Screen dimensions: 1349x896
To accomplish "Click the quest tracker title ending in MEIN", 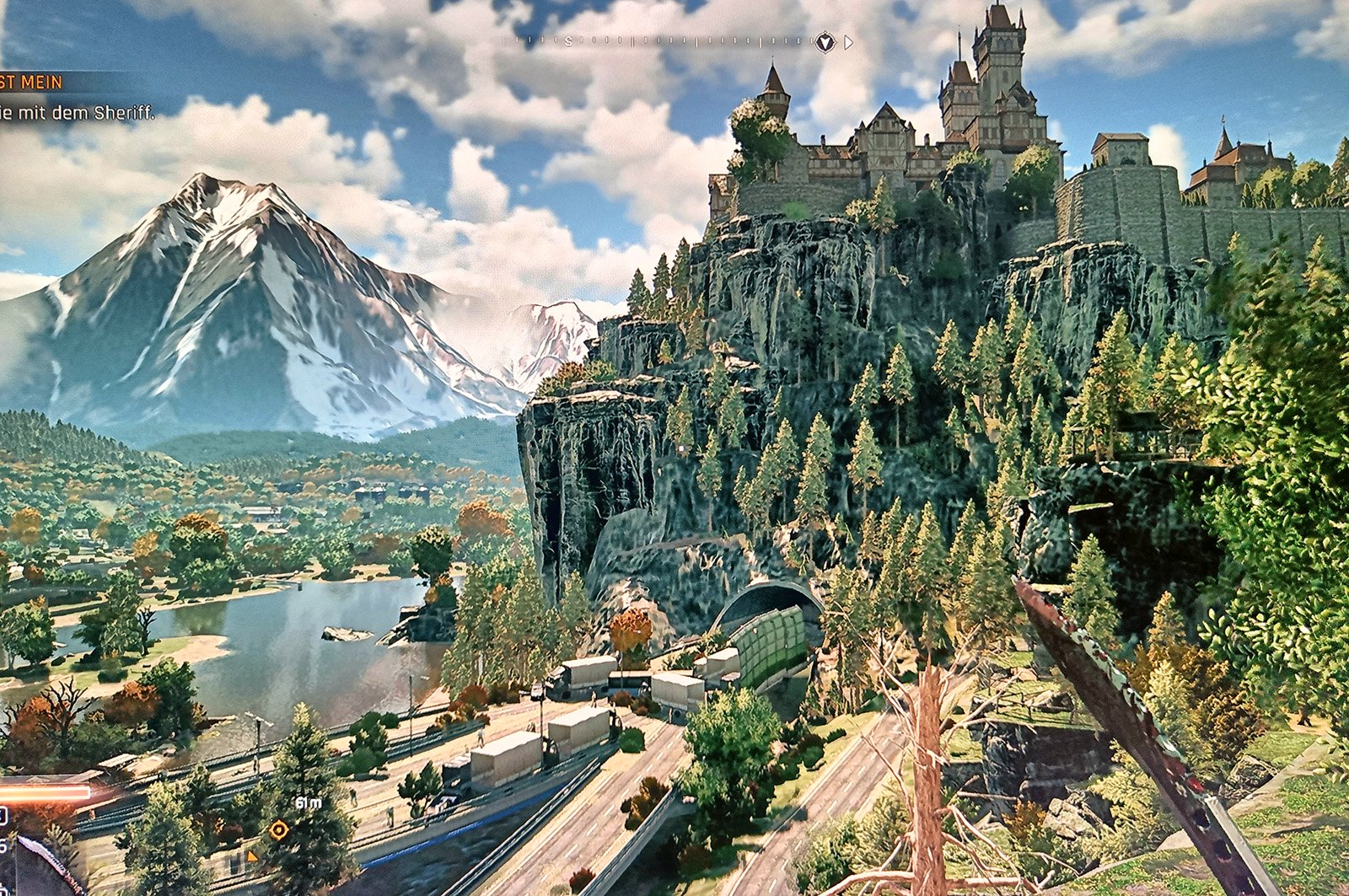I will [x=31, y=83].
